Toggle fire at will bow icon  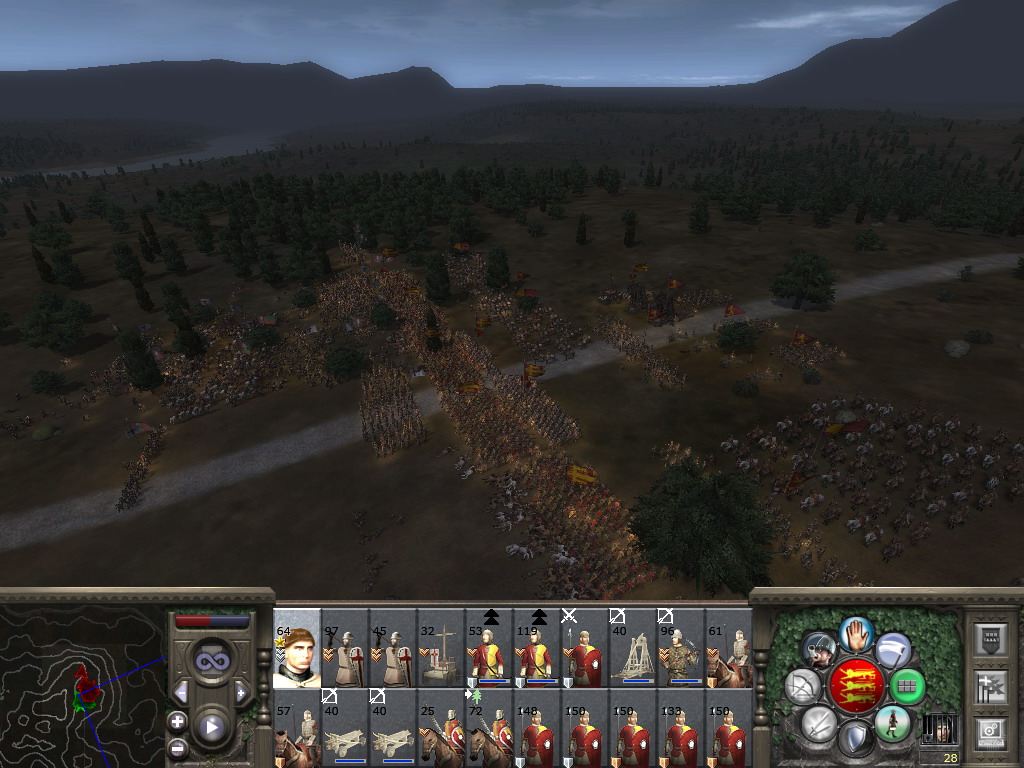click(x=802, y=686)
